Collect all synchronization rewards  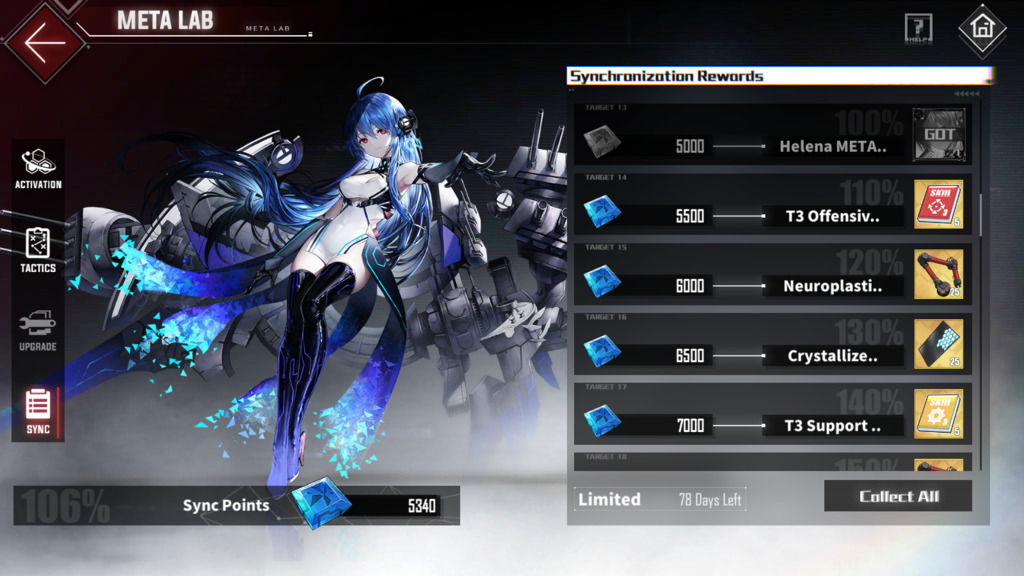point(898,496)
